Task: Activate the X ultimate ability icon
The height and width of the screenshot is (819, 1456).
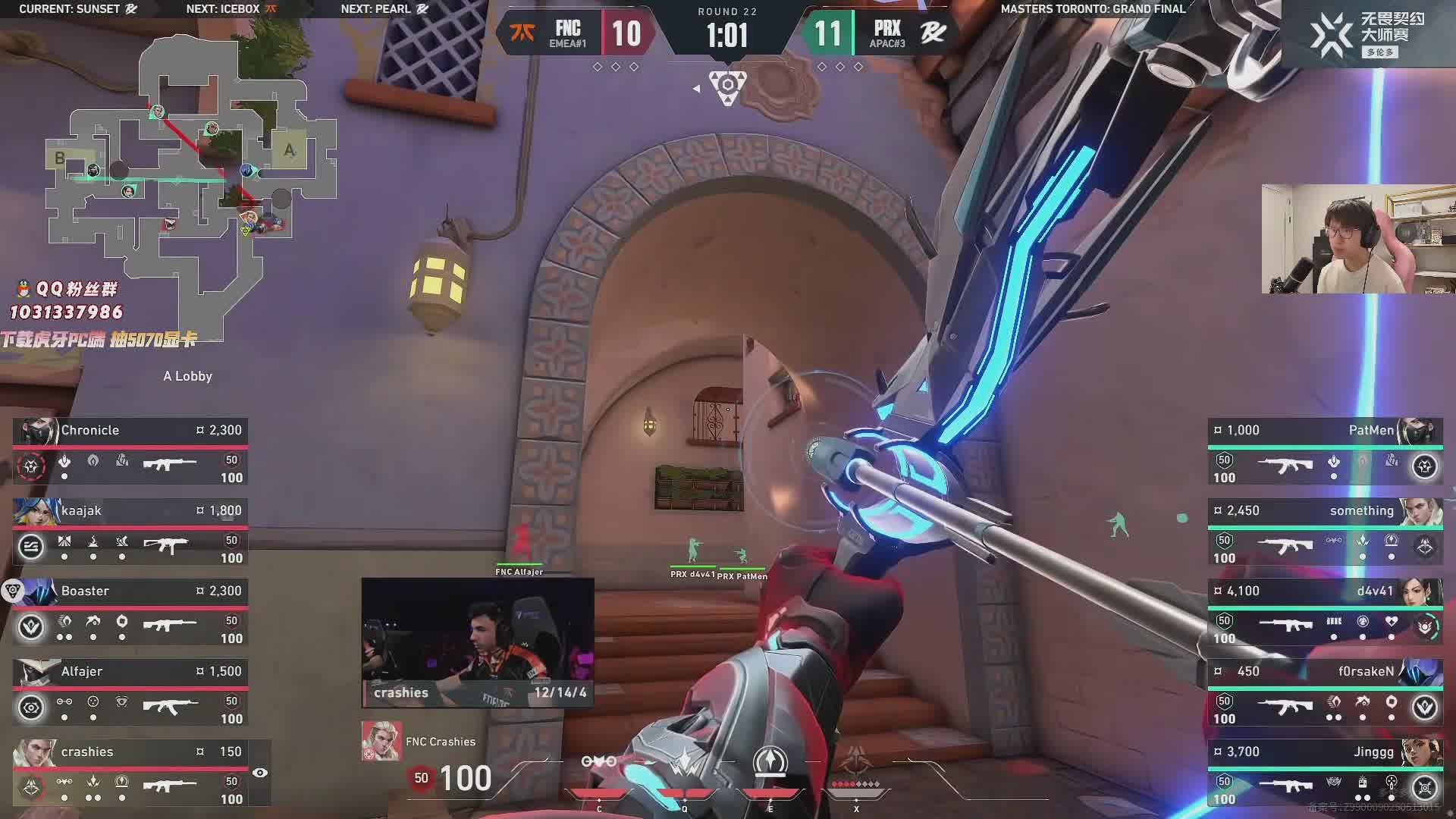Action: point(857,762)
